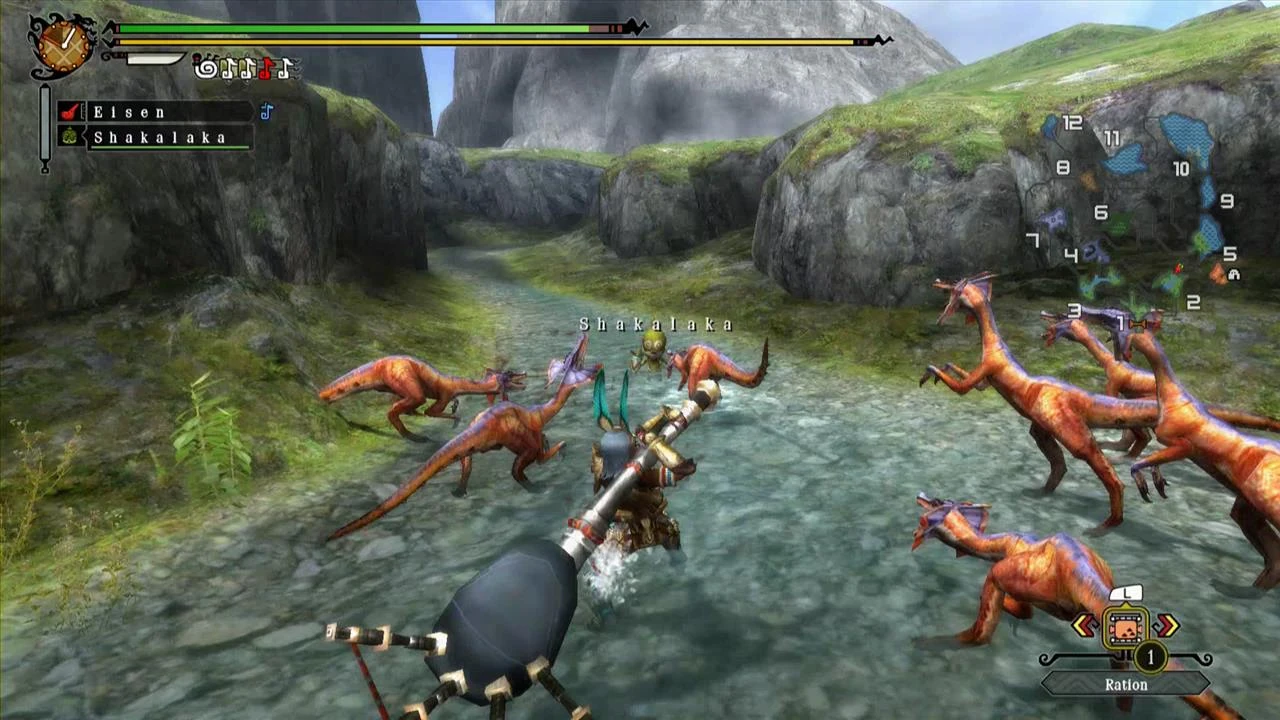Cycle items right with the right arrow

pos(1166,626)
